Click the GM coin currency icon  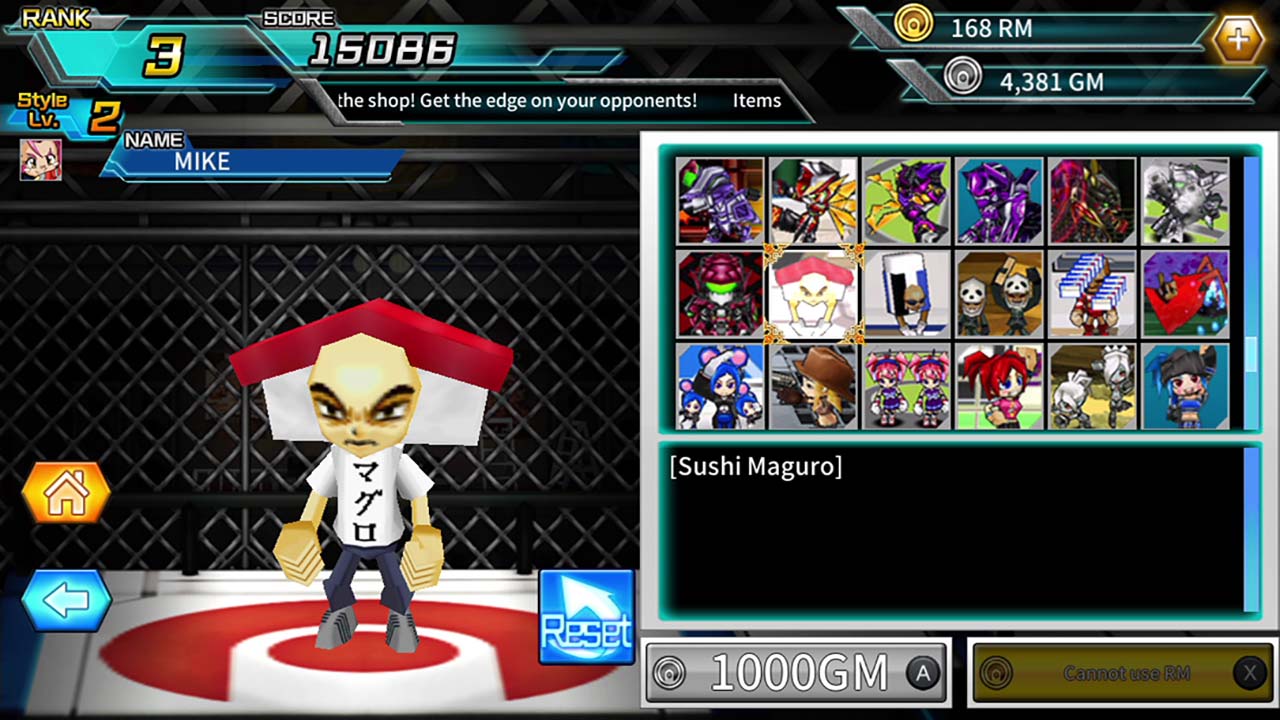pos(963,76)
